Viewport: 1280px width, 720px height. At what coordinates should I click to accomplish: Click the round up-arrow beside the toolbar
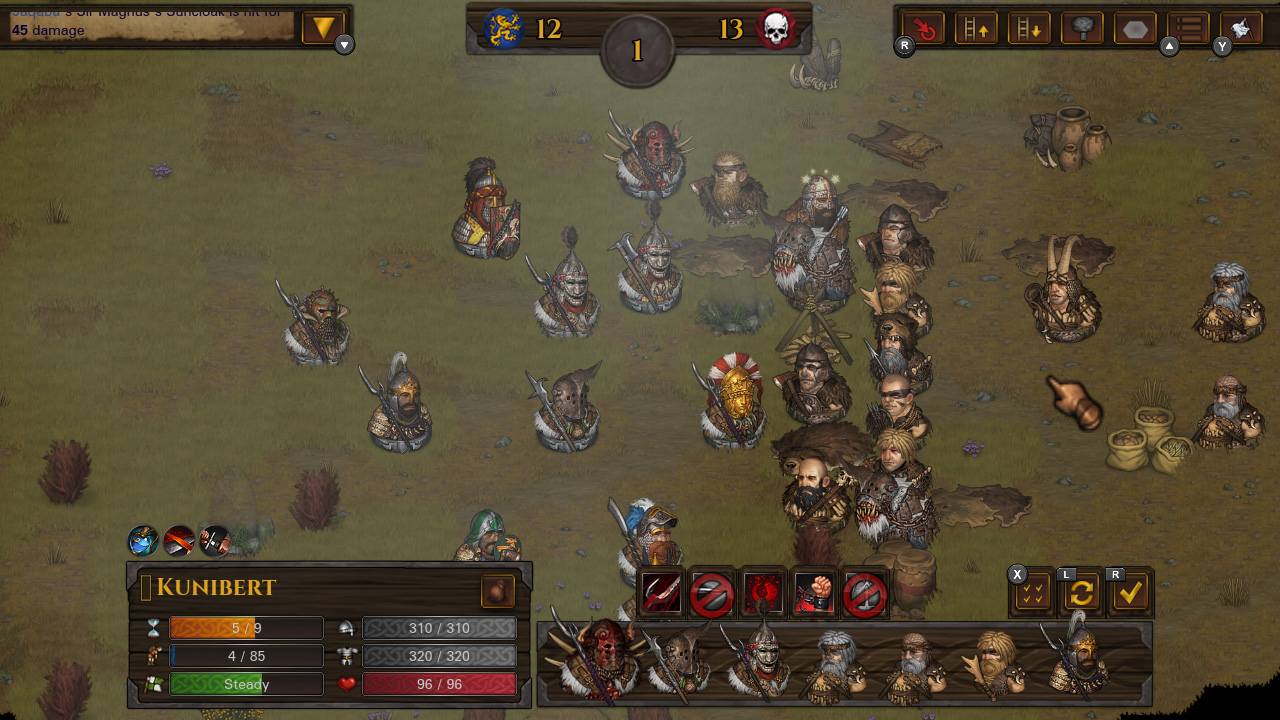tap(1168, 45)
